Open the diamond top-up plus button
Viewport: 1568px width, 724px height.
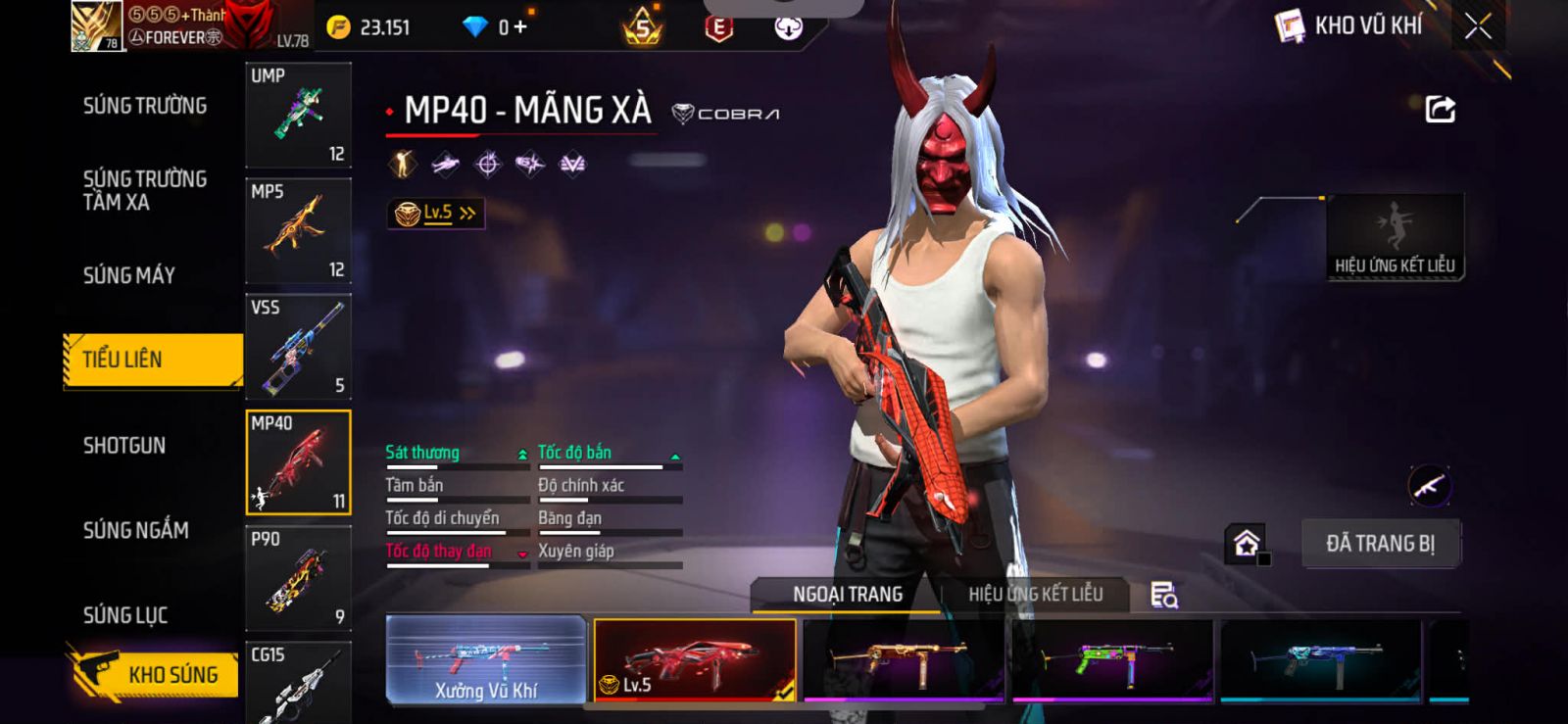(519, 26)
